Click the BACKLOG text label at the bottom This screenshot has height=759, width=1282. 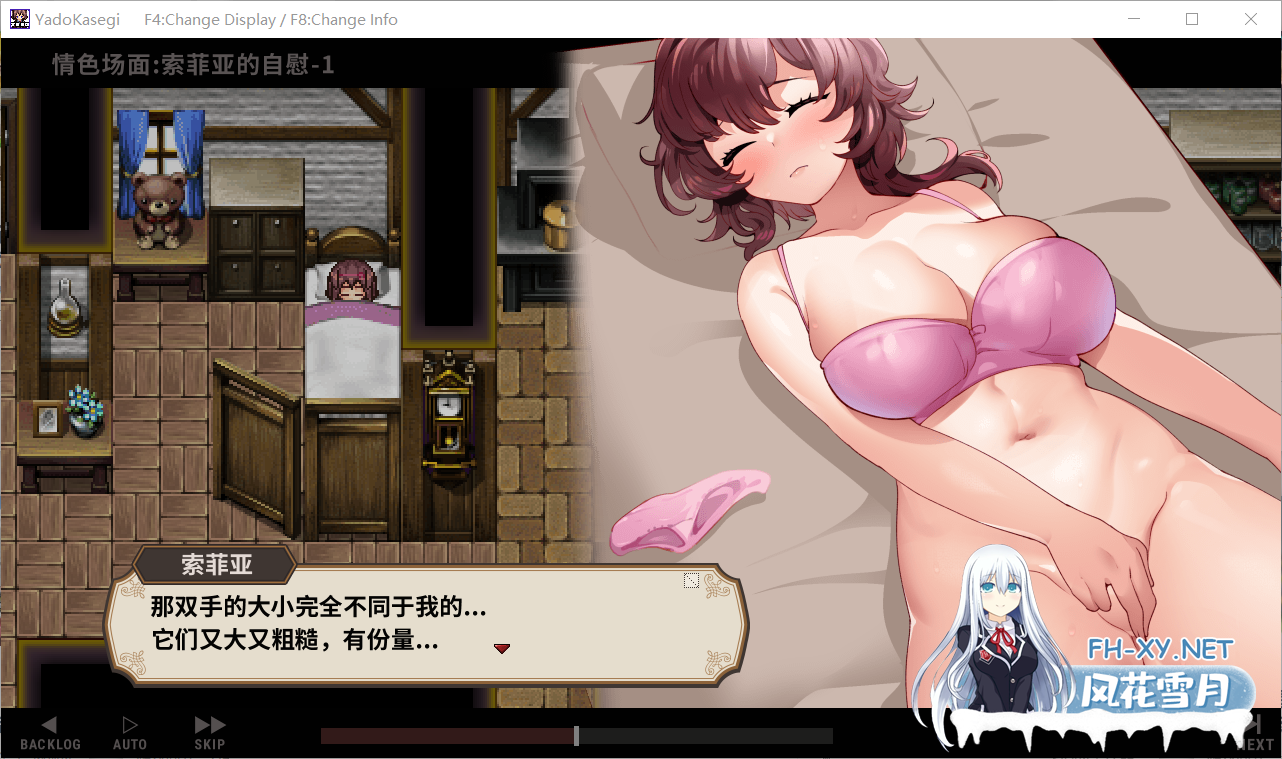click(49, 745)
